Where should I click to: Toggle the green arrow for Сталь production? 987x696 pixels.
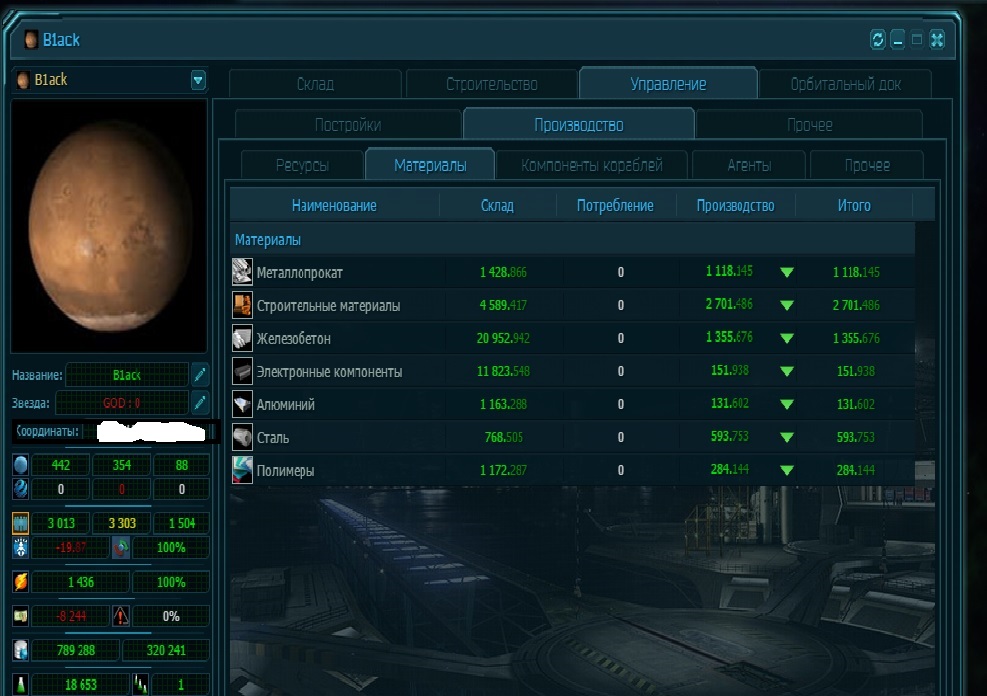(x=787, y=437)
